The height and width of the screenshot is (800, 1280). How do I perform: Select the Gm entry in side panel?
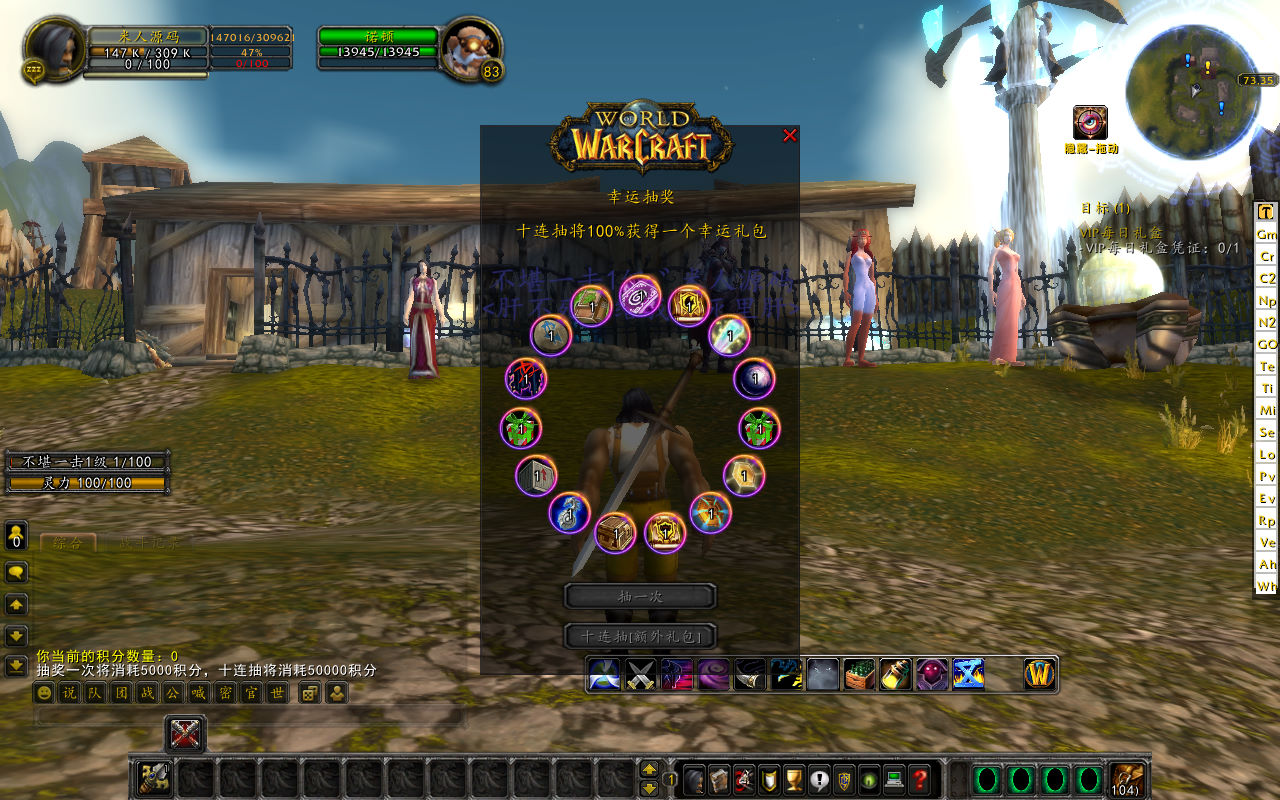(1267, 234)
